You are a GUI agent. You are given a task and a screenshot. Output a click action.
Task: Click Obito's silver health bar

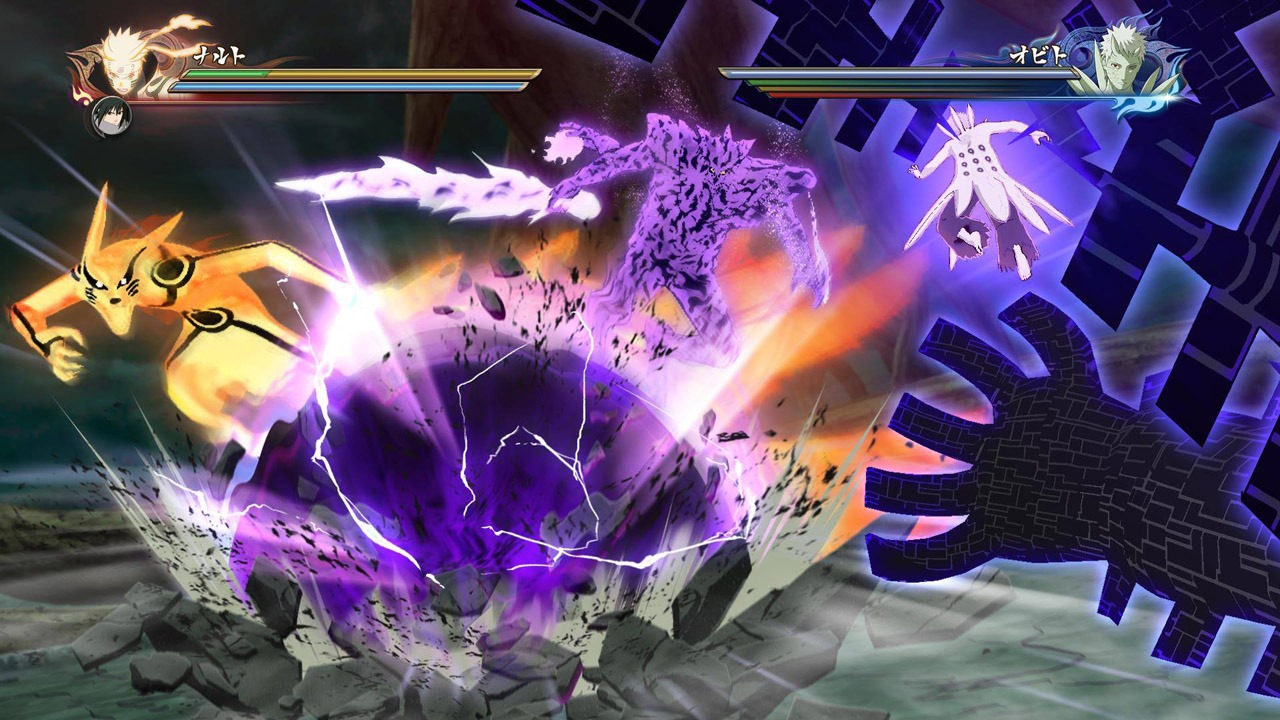(x=900, y=72)
